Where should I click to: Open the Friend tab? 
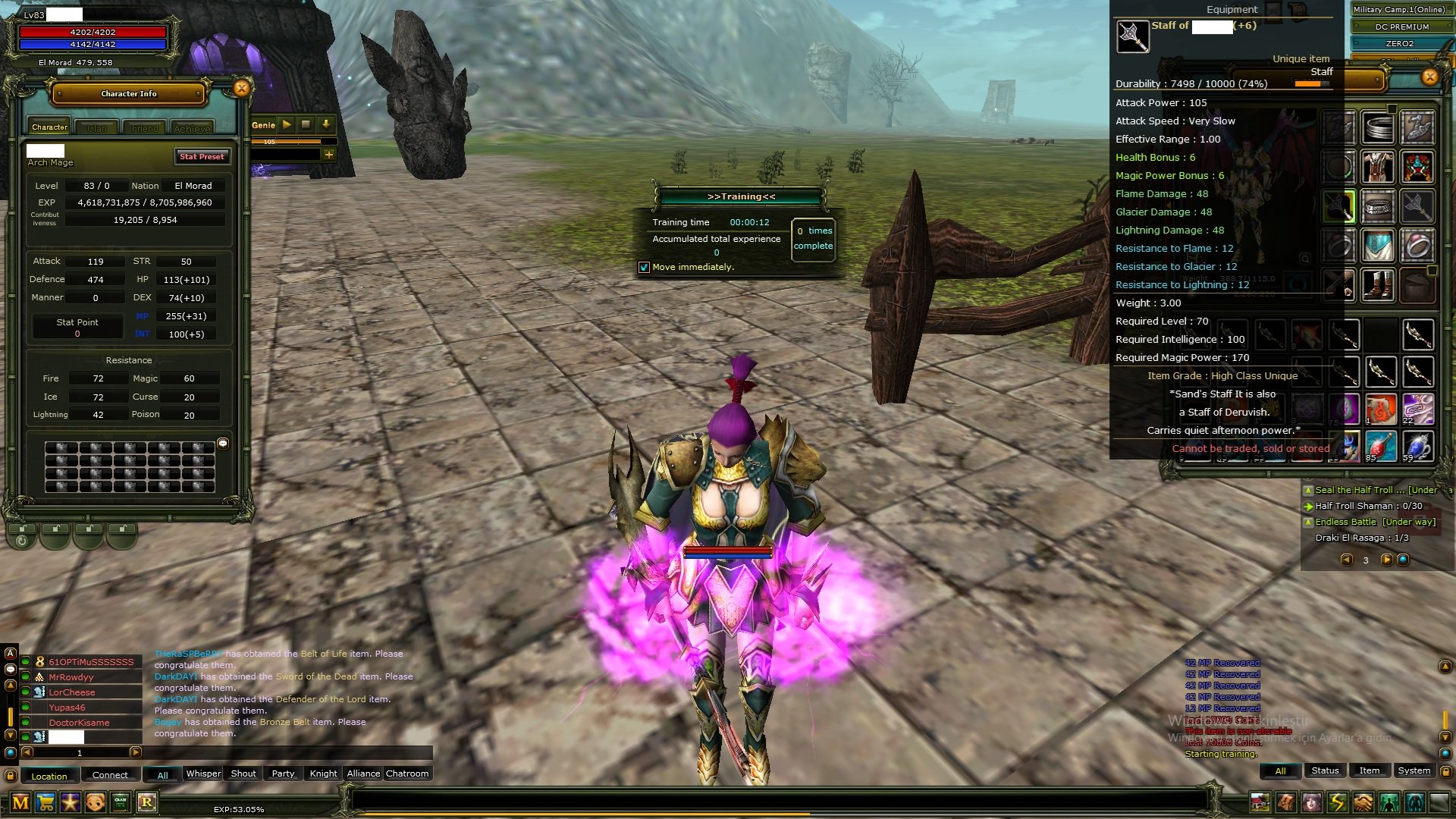[145, 128]
